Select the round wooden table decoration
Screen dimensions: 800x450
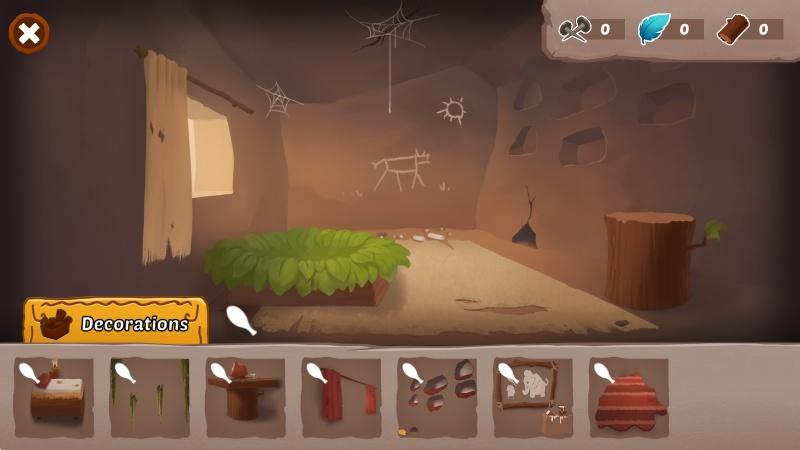click(x=246, y=397)
